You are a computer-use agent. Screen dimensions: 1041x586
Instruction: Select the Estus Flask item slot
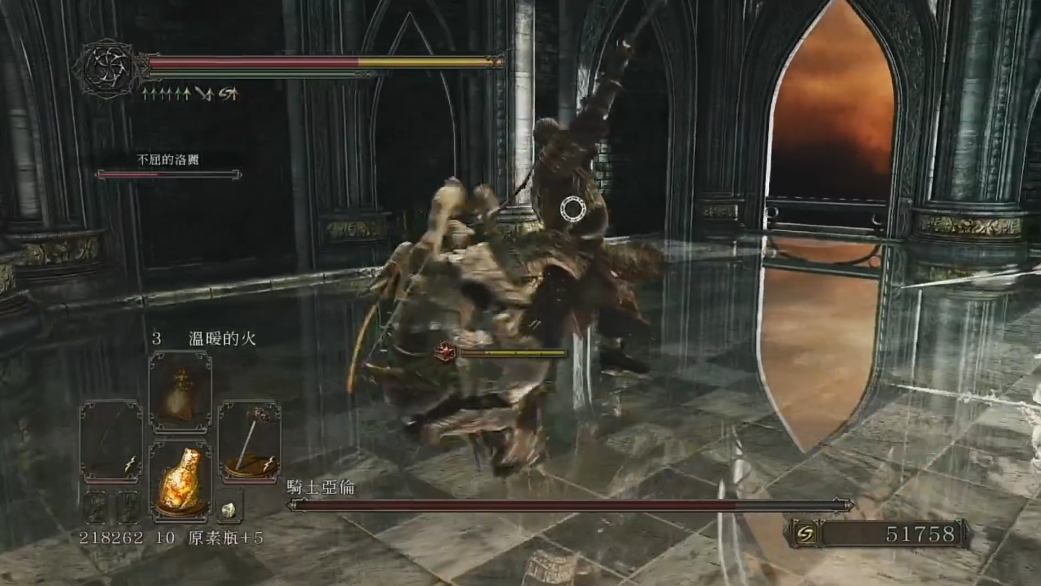click(x=180, y=478)
